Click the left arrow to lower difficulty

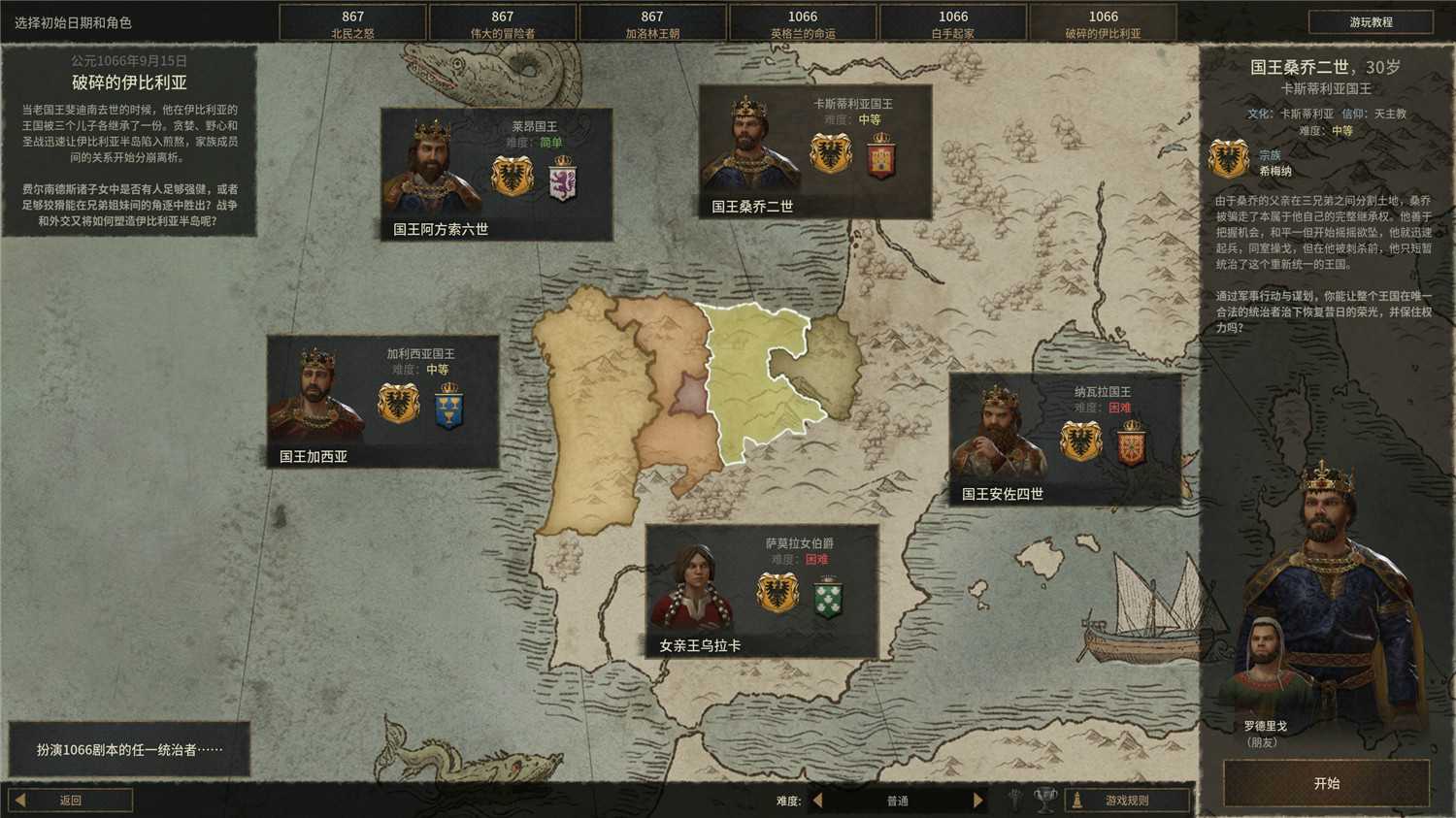pyautogui.click(x=820, y=800)
